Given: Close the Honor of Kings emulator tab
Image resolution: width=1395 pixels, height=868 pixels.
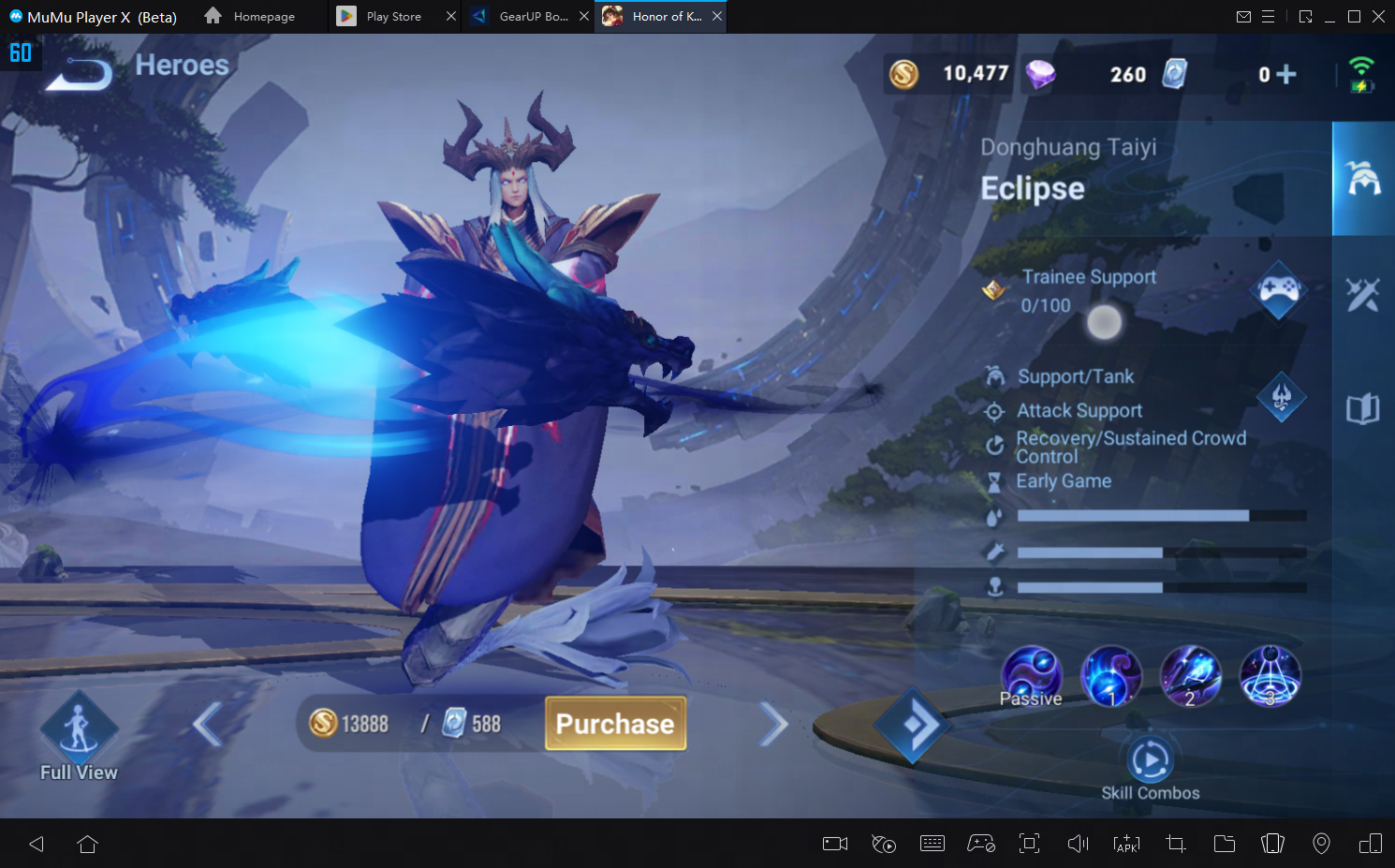Looking at the screenshot, I should [717, 17].
